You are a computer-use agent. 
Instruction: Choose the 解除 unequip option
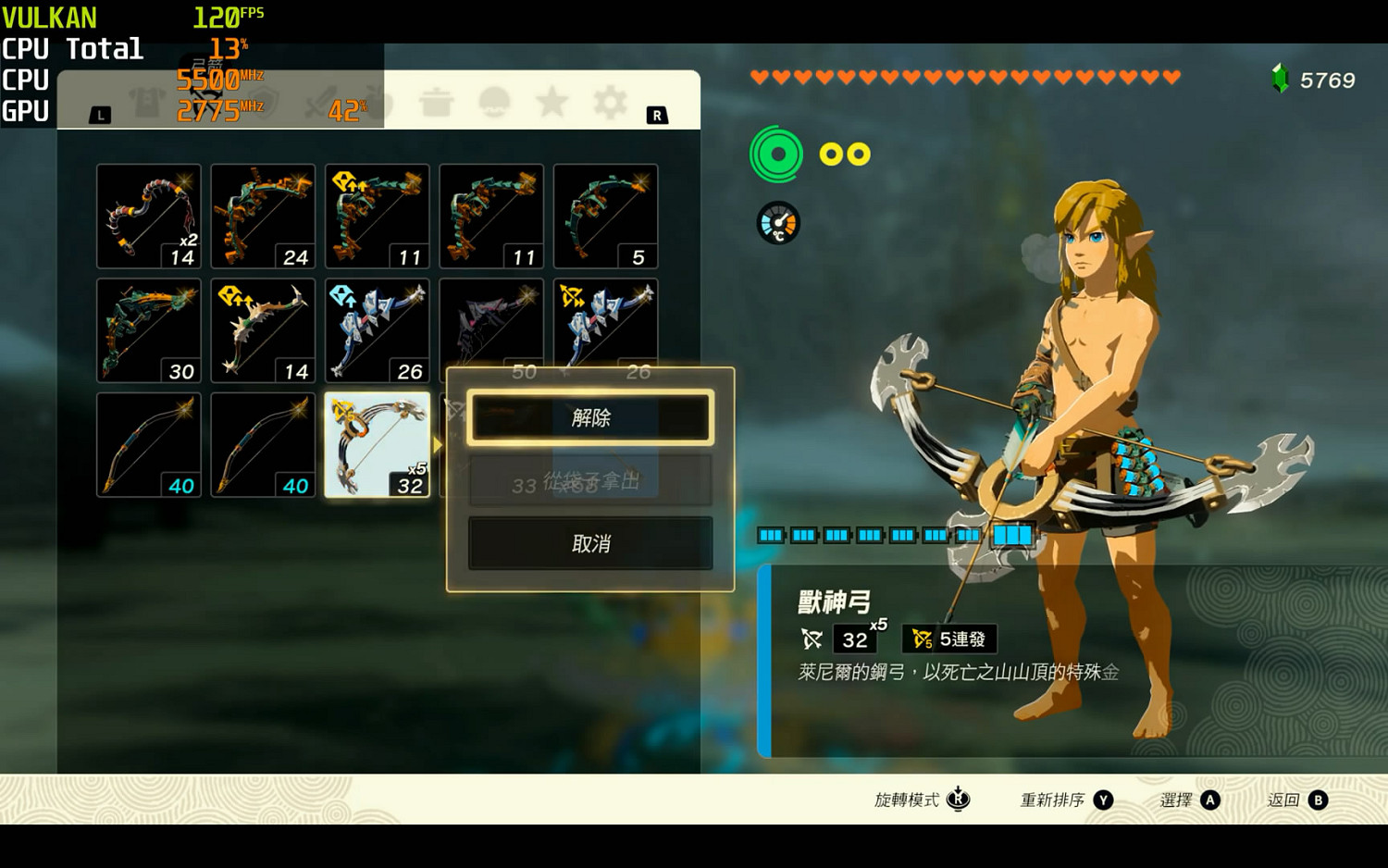[590, 418]
